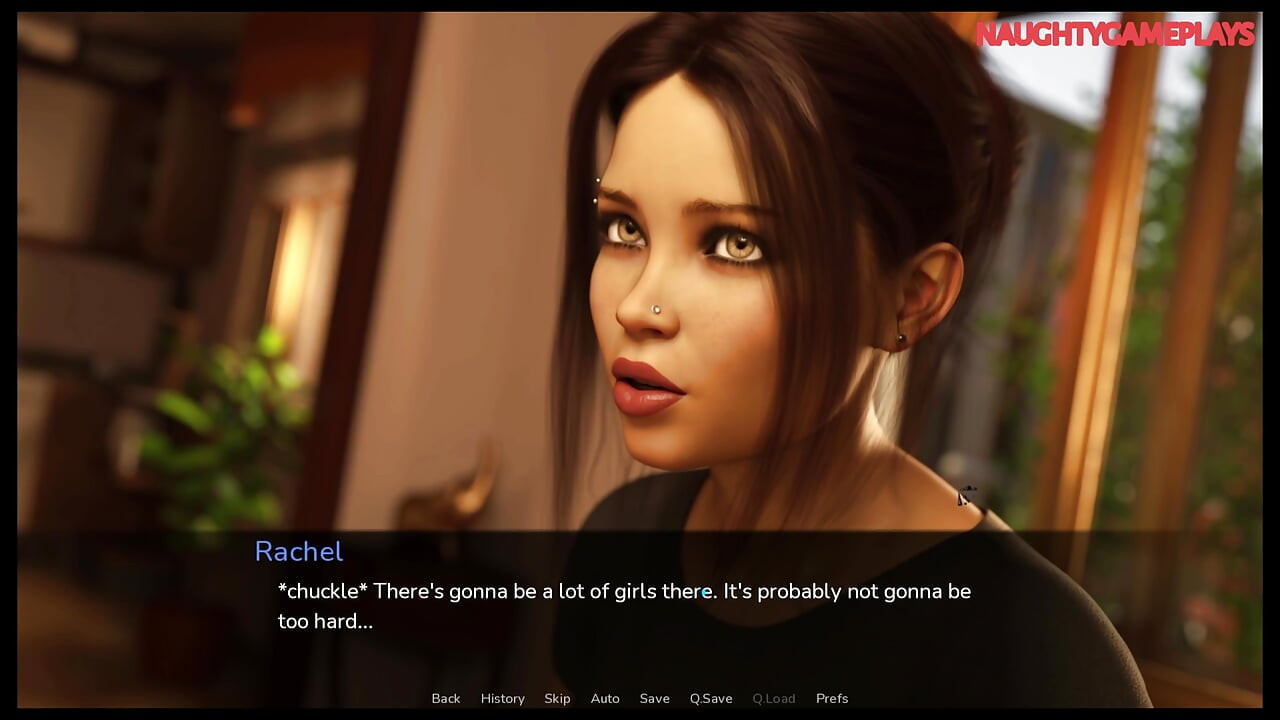Open the dialogue History log
The height and width of the screenshot is (720, 1280).
click(x=502, y=698)
